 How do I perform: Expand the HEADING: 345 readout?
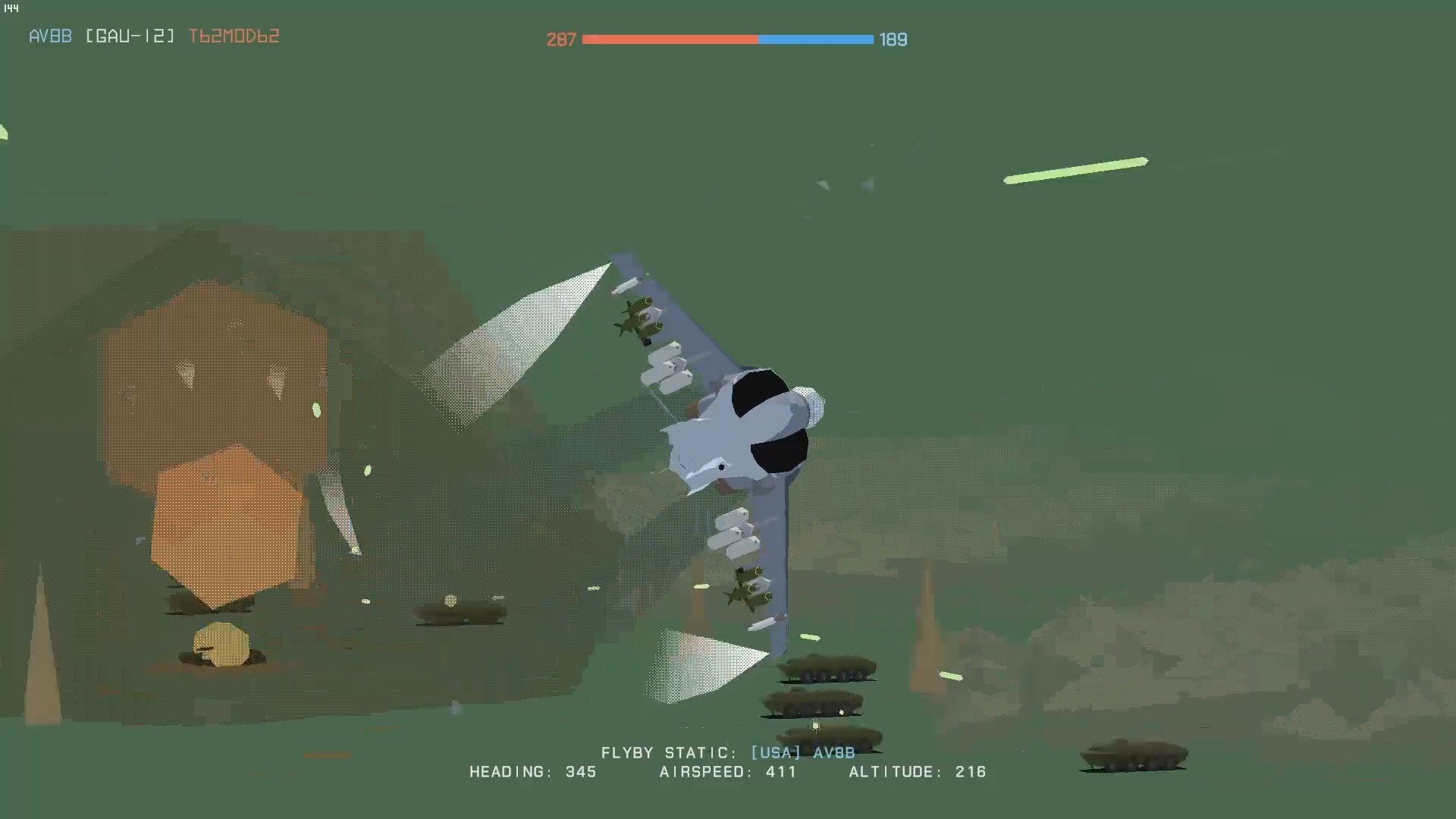531,771
